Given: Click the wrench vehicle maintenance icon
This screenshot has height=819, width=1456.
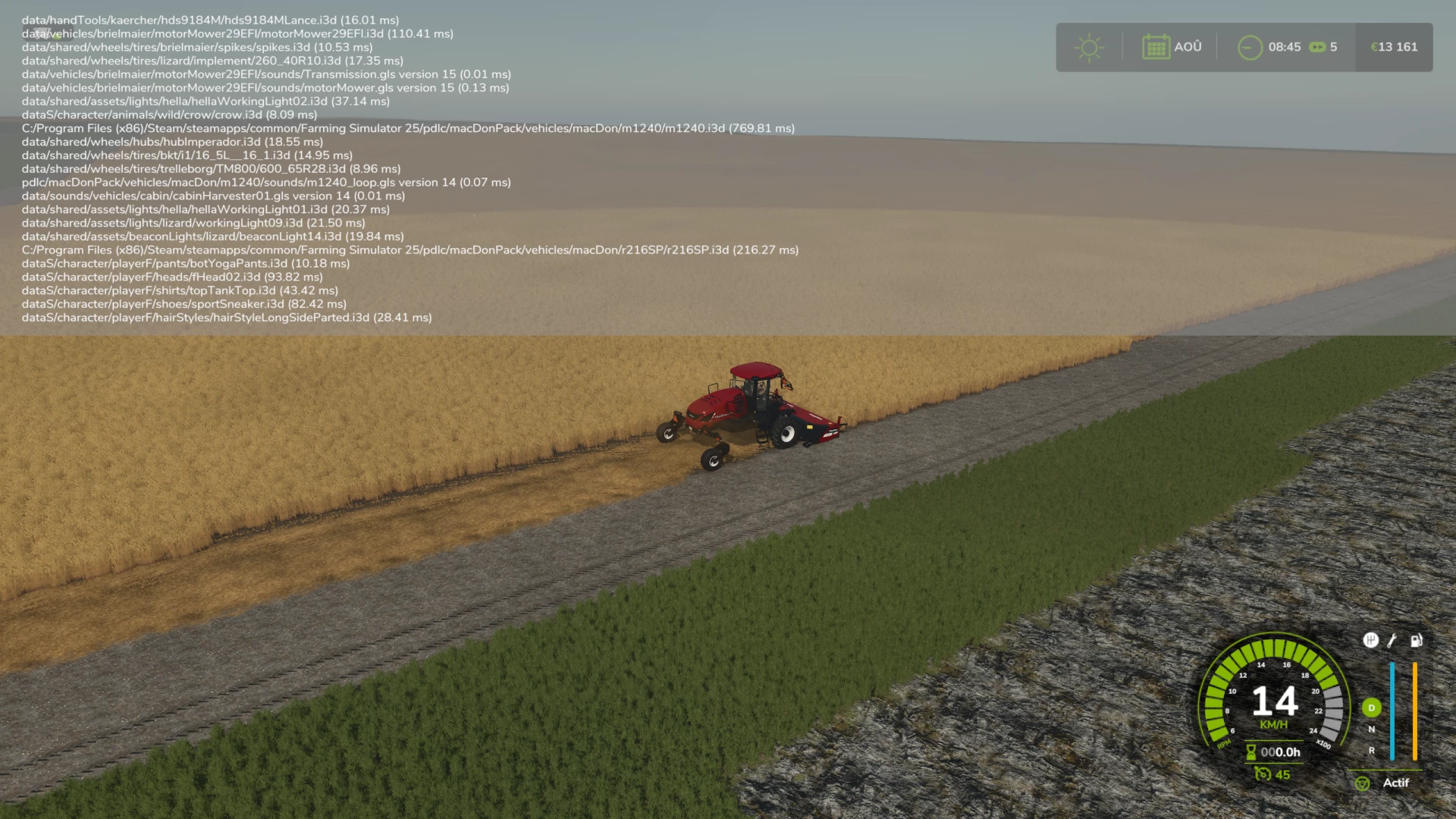Looking at the screenshot, I should coord(1391,641).
